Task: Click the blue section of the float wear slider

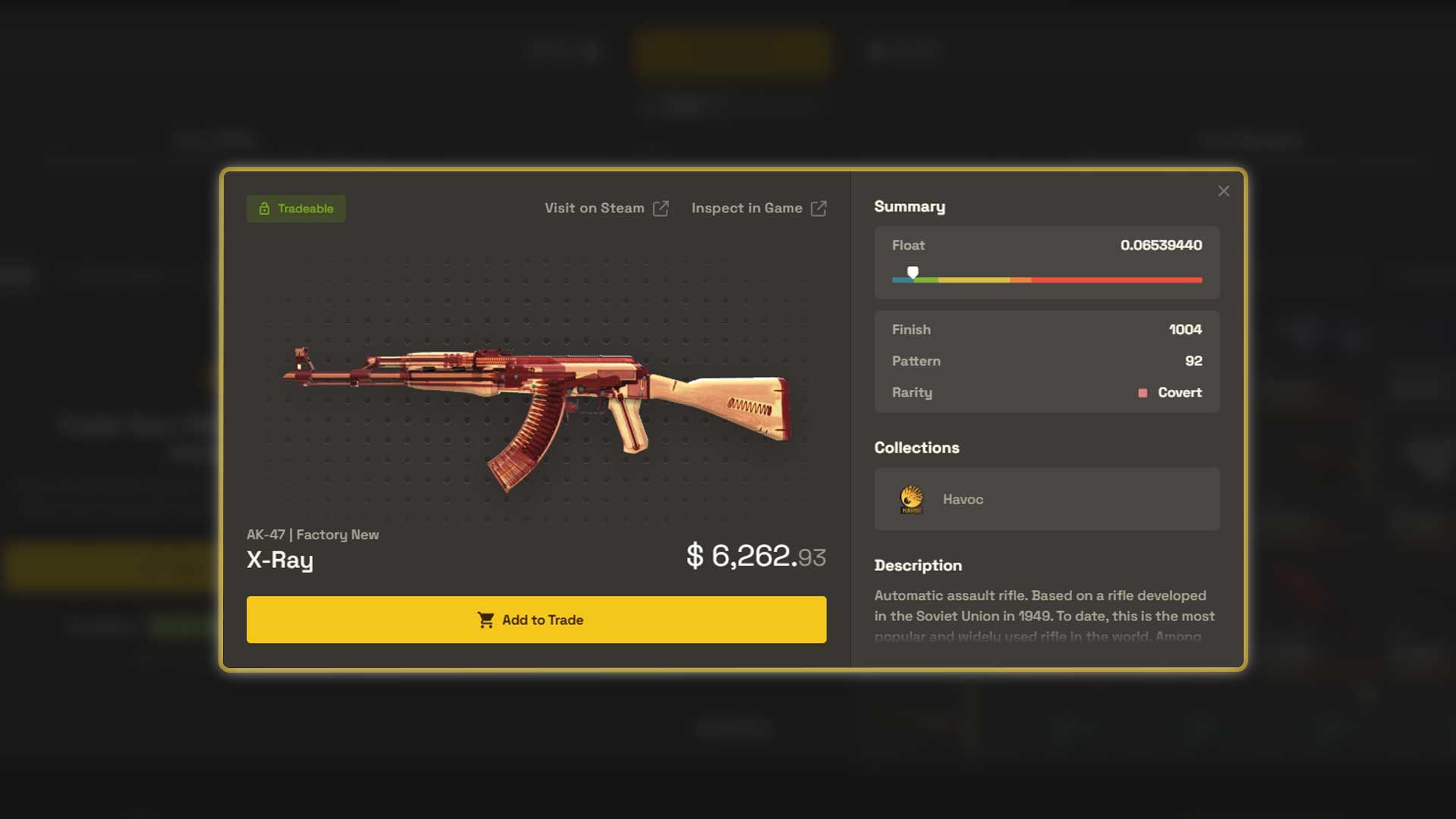Action: pos(901,280)
